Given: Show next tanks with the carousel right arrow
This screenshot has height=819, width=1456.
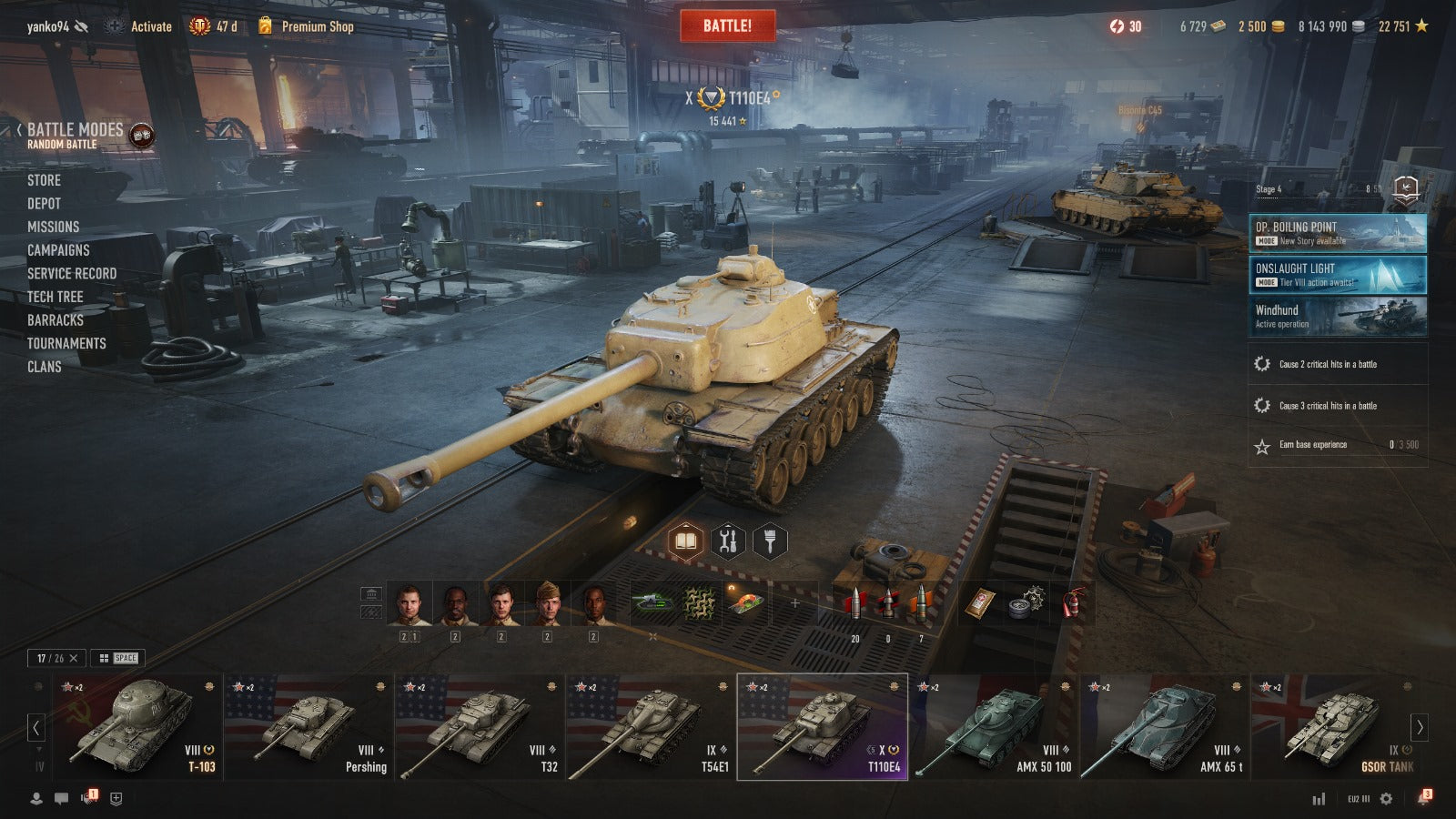Looking at the screenshot, I should 1419,727.
